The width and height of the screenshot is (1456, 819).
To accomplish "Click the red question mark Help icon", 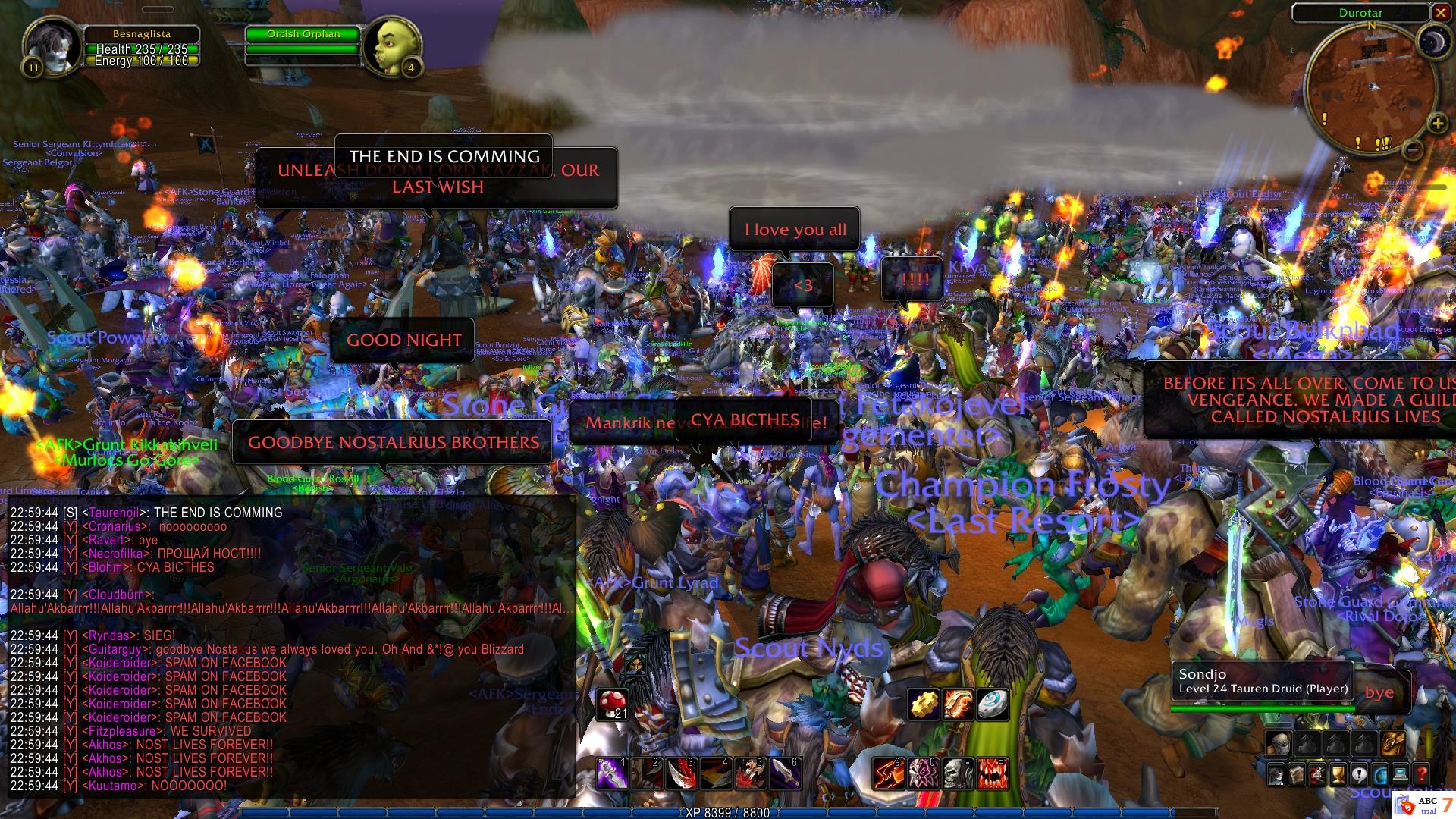I will 1420,775.
